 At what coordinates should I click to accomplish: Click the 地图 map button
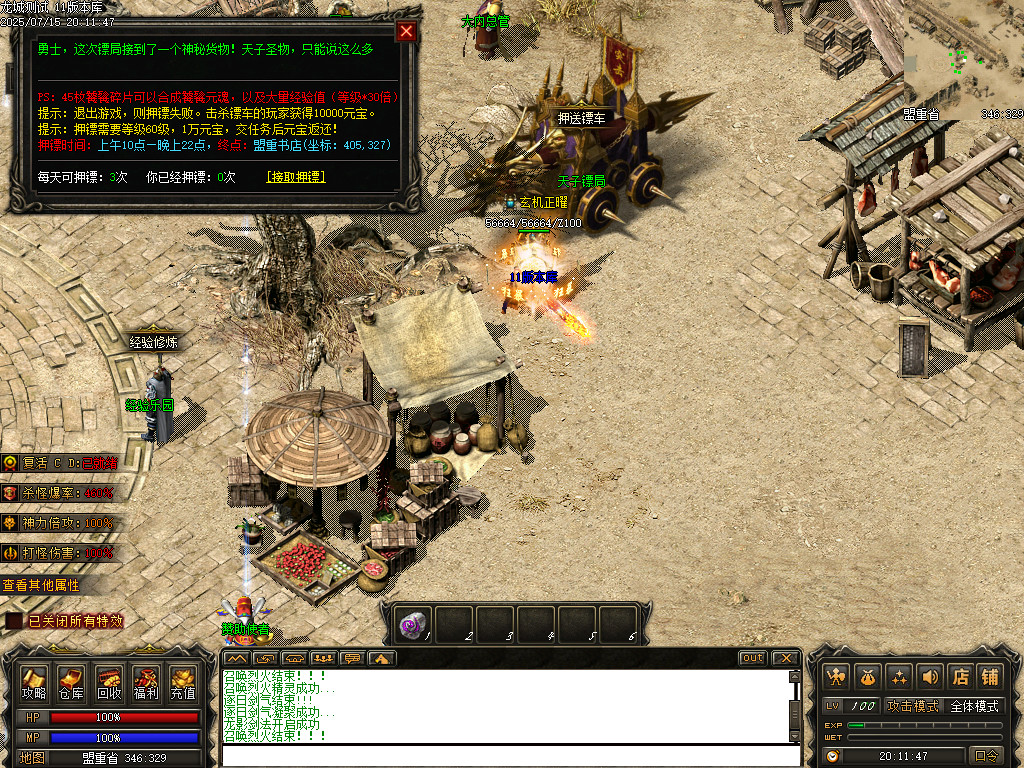coord(32,758)
